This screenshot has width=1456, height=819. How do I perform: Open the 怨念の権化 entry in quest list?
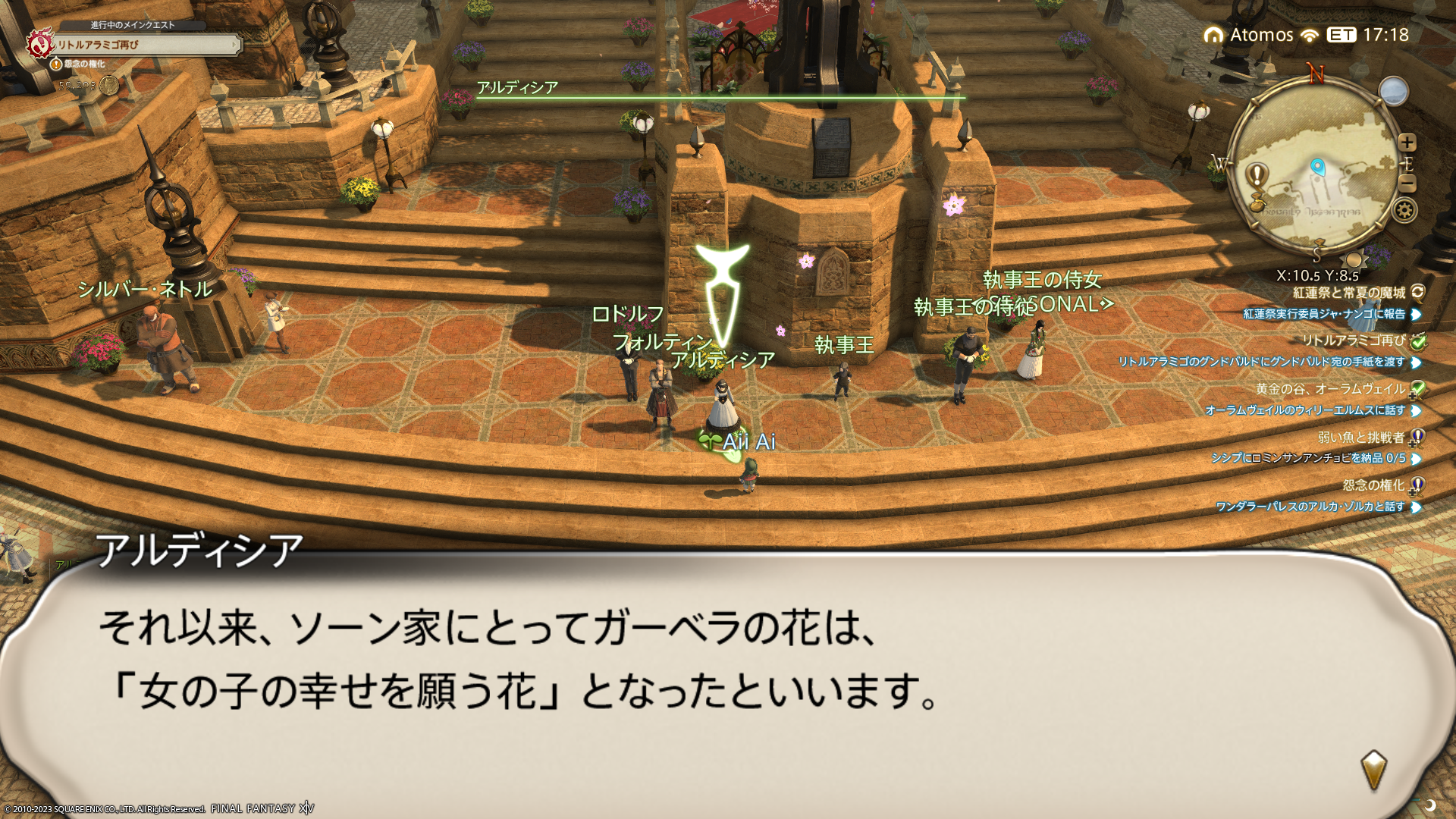pyautogui.click(x=1373, y=485)
